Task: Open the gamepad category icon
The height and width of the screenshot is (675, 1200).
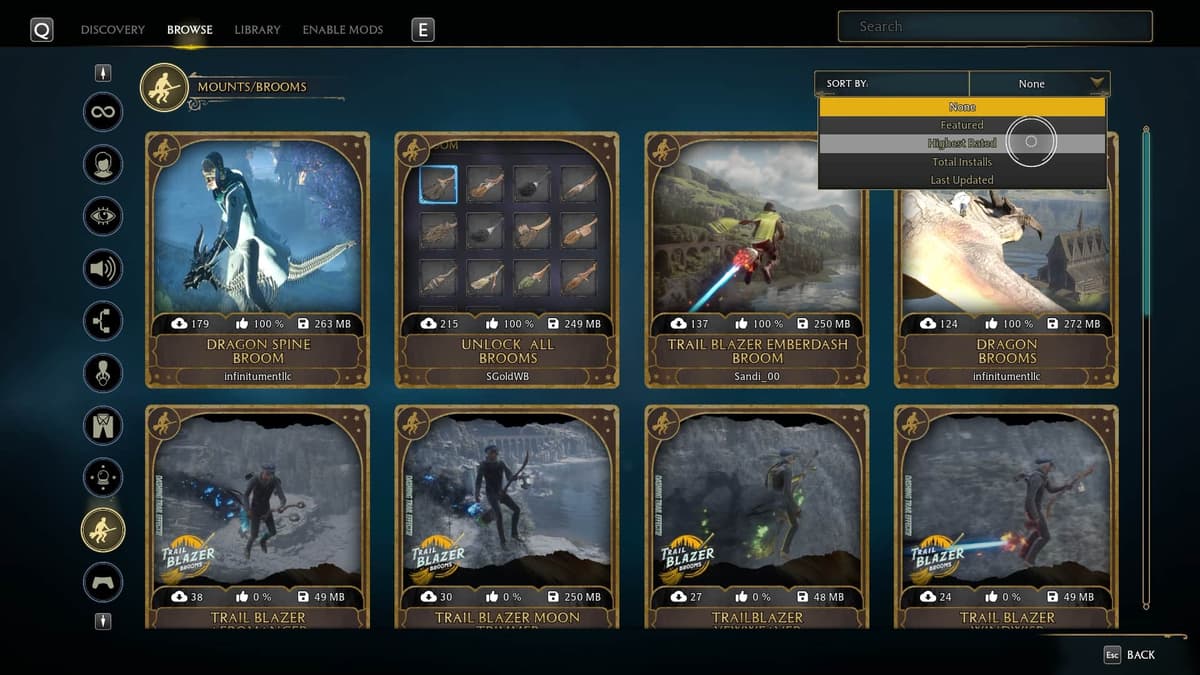Action: pos(103,581)
